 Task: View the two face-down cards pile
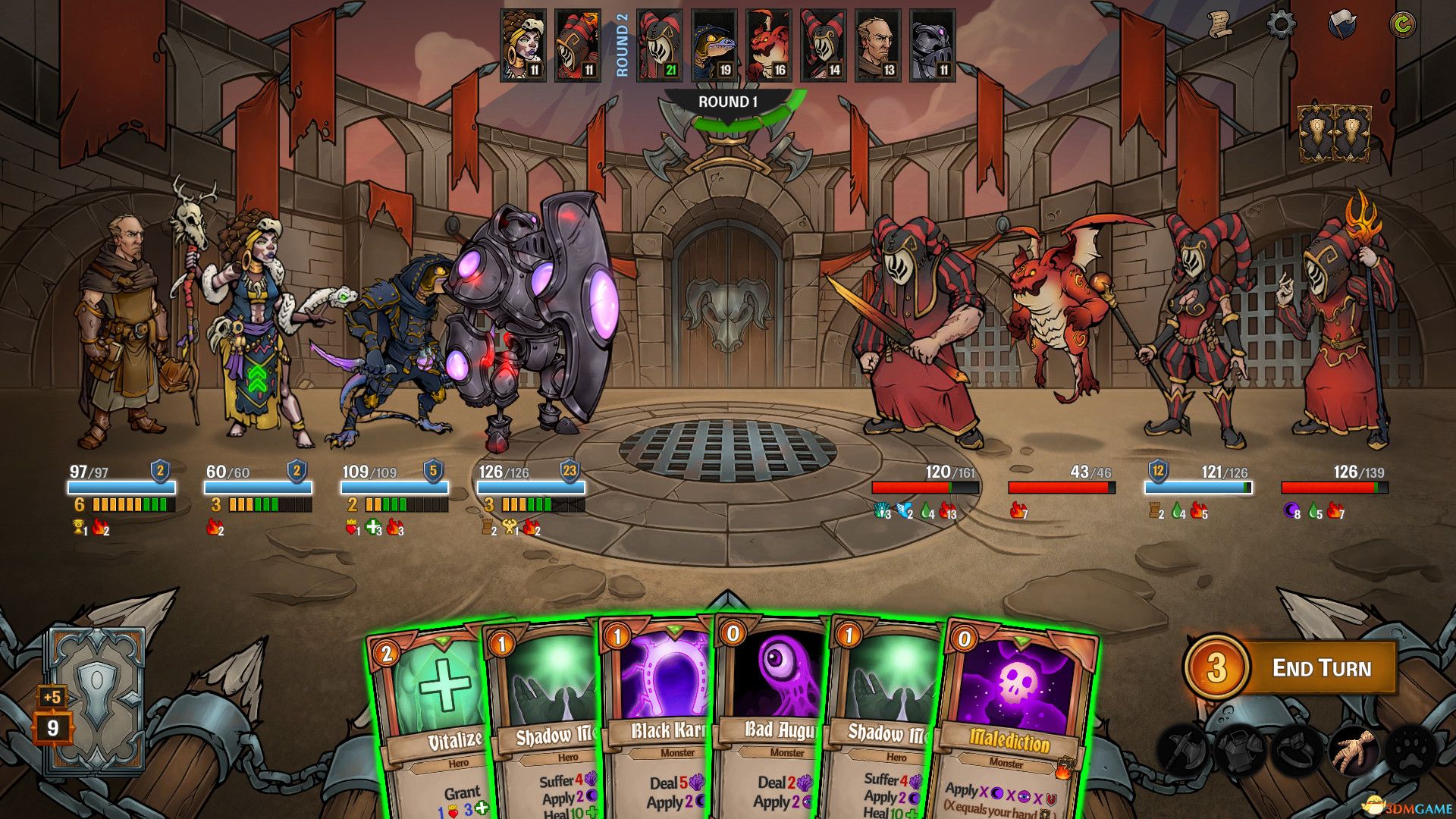tap(1335, 134)
